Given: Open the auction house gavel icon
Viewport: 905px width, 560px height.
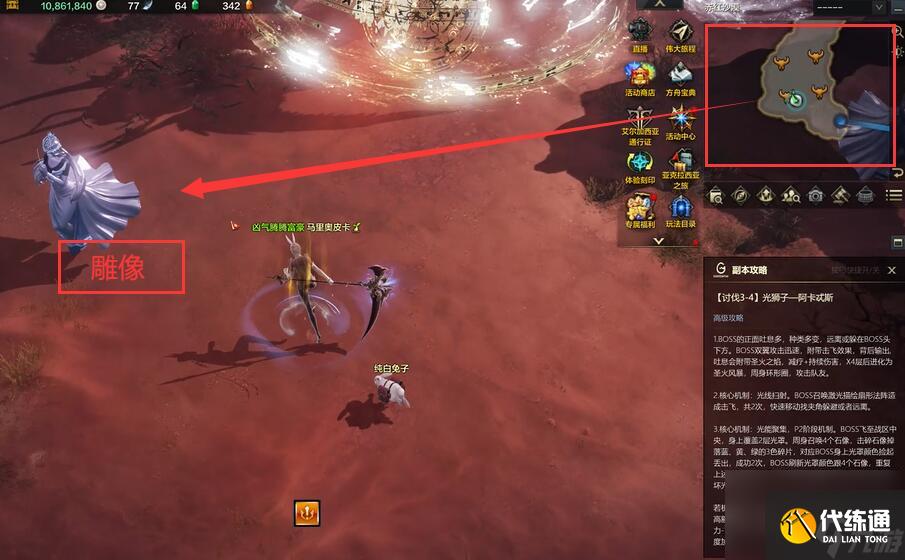Looking at the screenshot, I should [x=841, y=195].
